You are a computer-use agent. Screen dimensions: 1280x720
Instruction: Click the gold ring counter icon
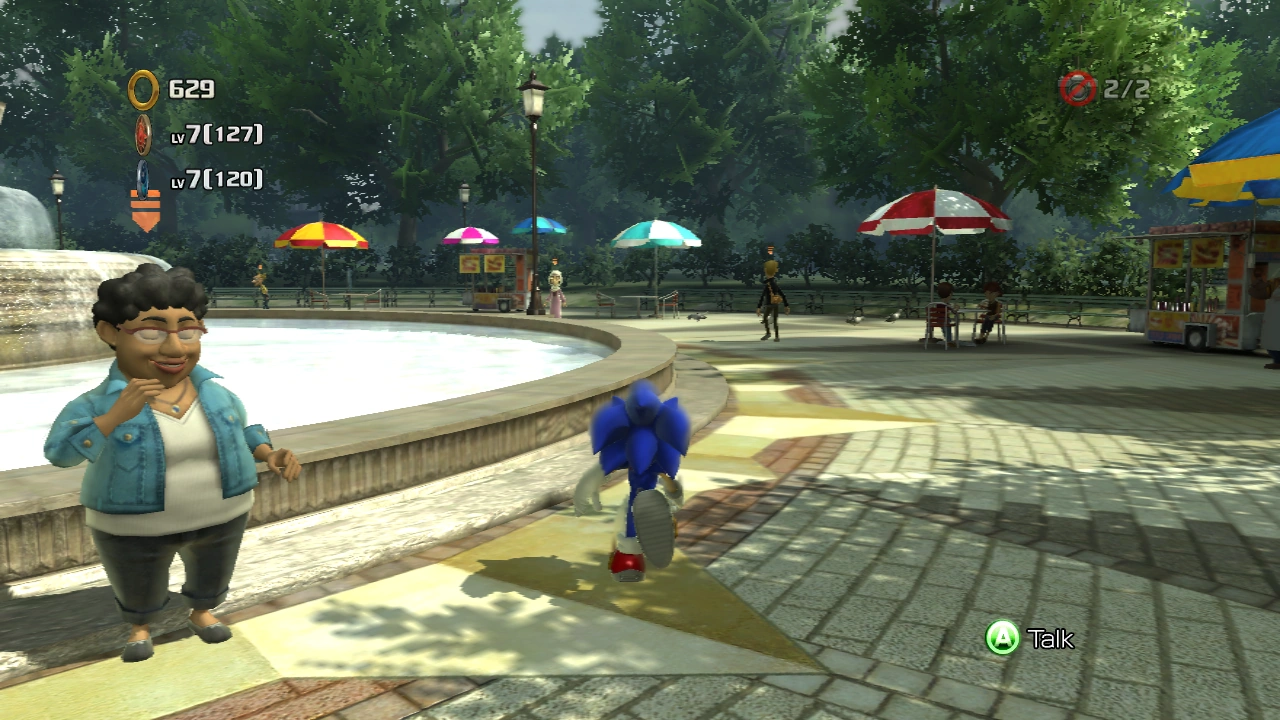coord(143,90)
